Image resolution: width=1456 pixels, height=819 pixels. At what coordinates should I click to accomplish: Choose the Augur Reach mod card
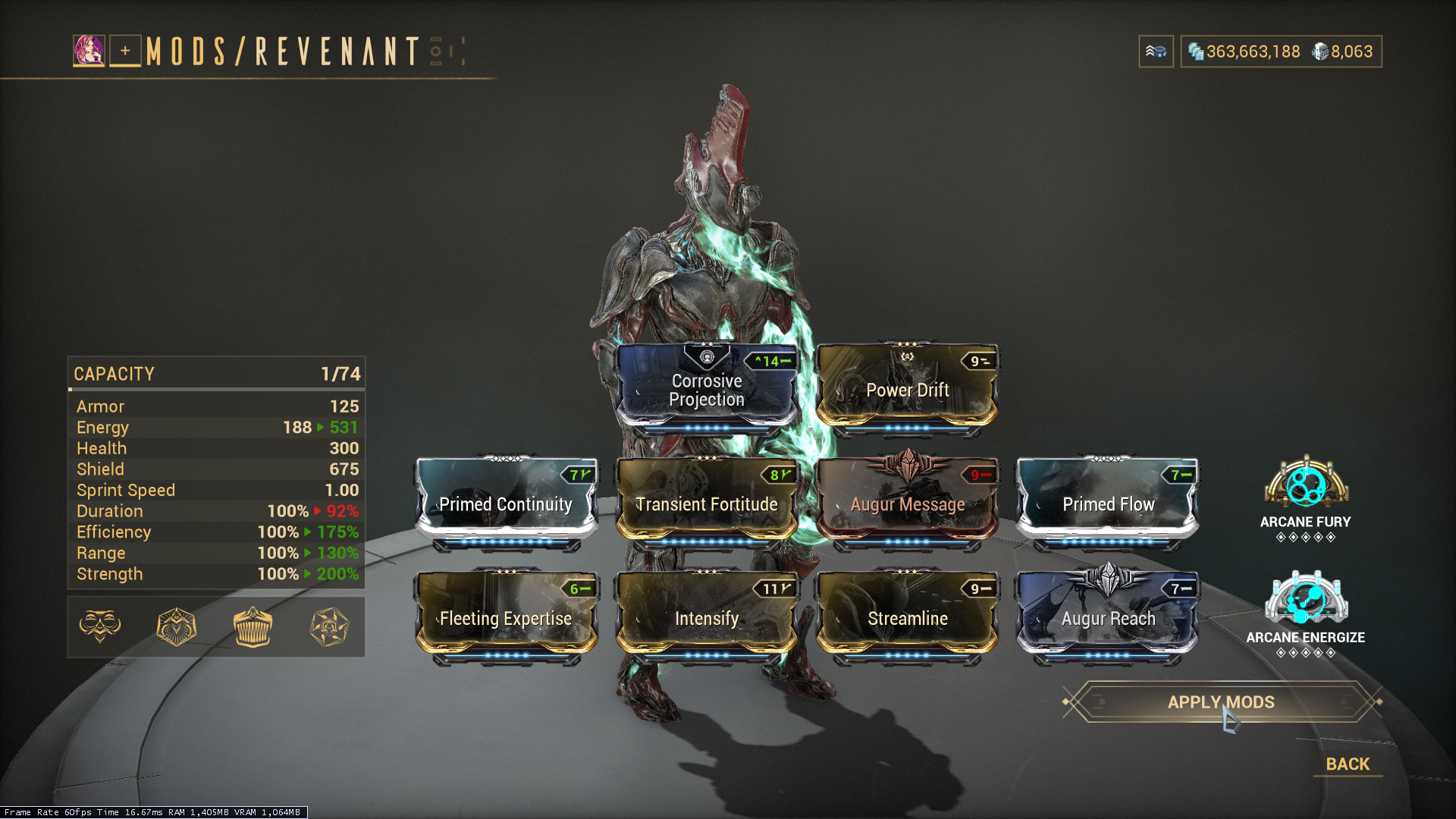(x=1108, y=617)
